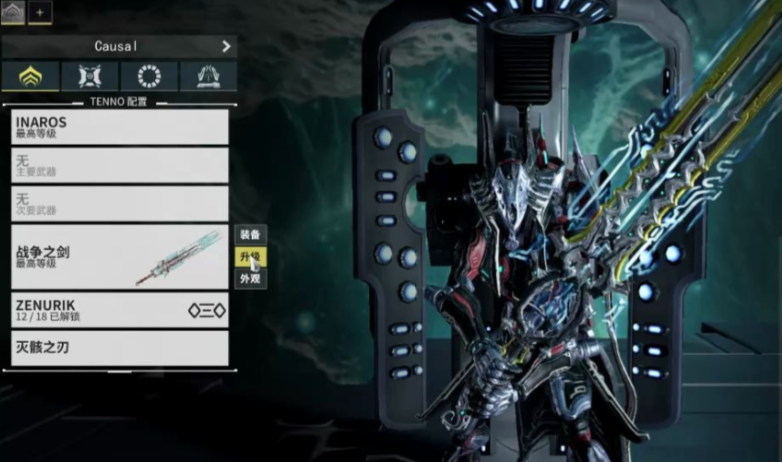Choose the empty 主要武器 primary weapon slot
Viewport: 782px width, 462px height.
point(119,165)
